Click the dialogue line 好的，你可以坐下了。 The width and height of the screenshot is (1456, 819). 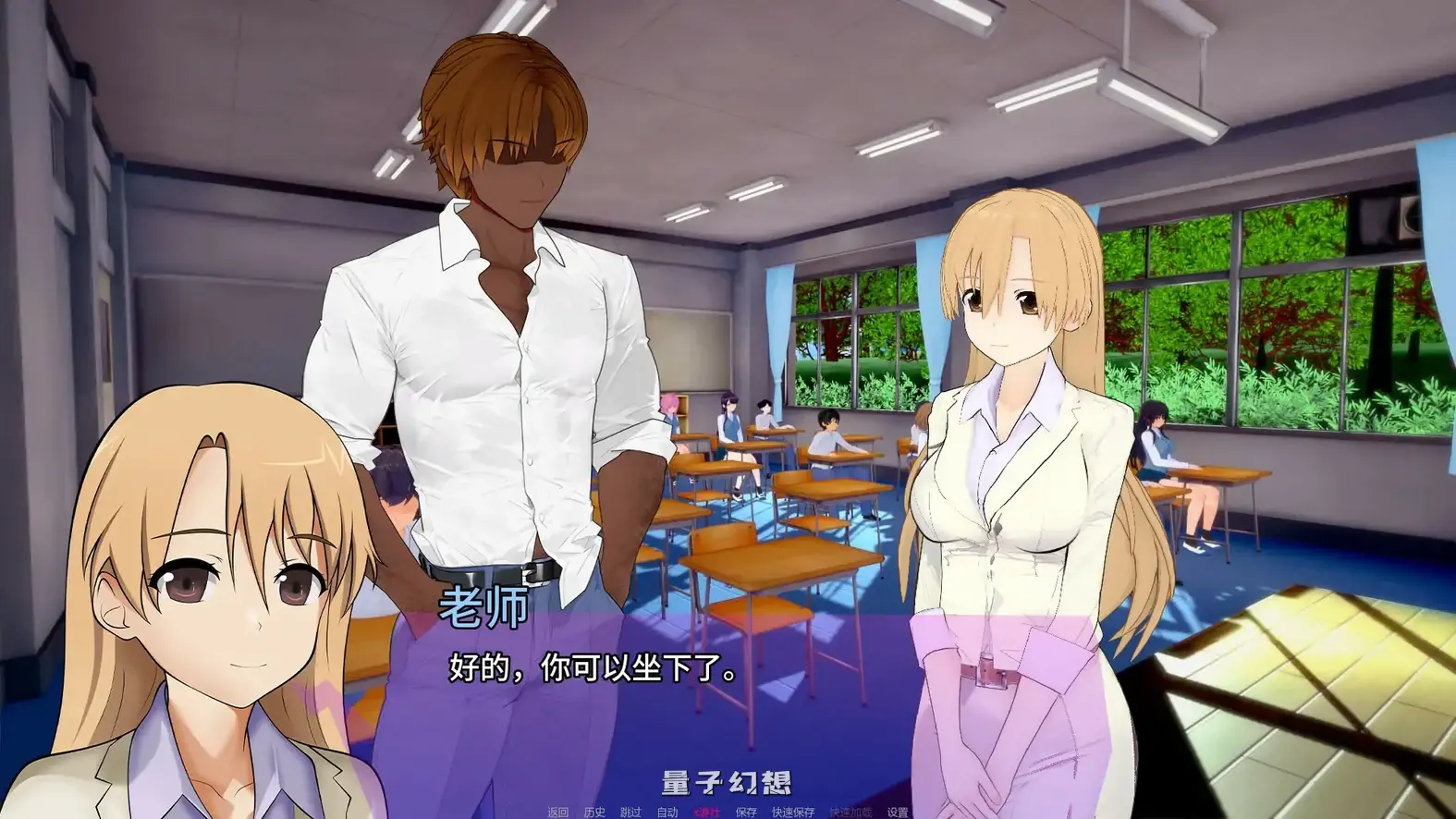pyautogui.click(x=592, y=668)
